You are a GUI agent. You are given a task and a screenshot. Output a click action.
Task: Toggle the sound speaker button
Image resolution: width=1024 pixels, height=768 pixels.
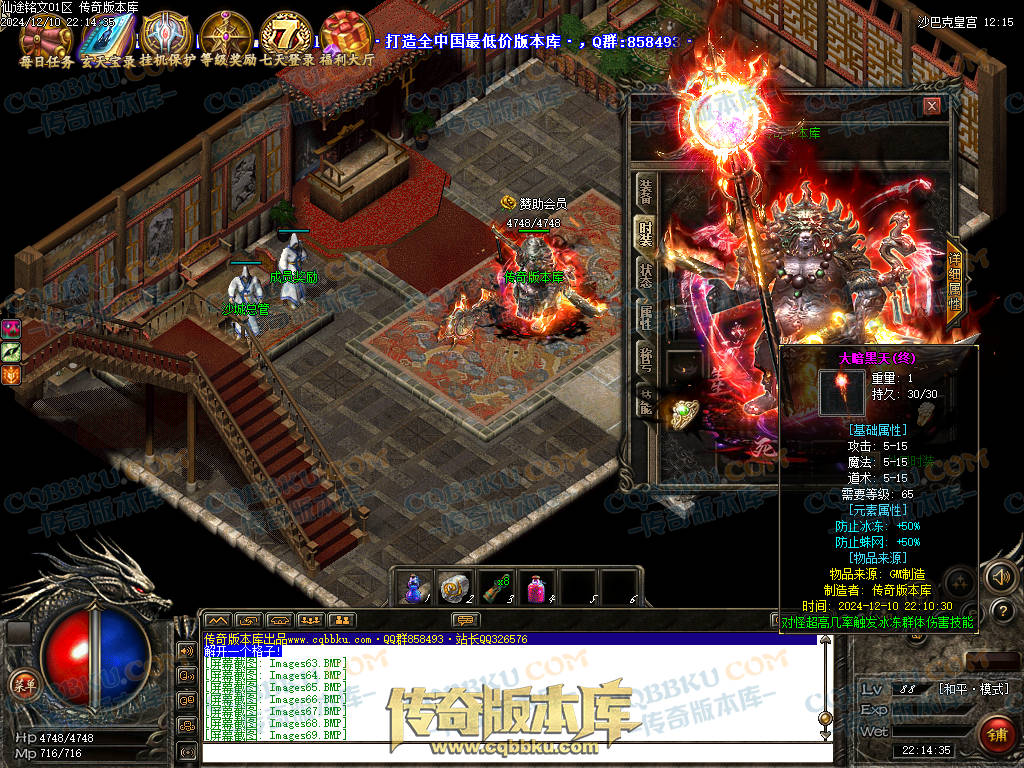(x=1001, y=577)
